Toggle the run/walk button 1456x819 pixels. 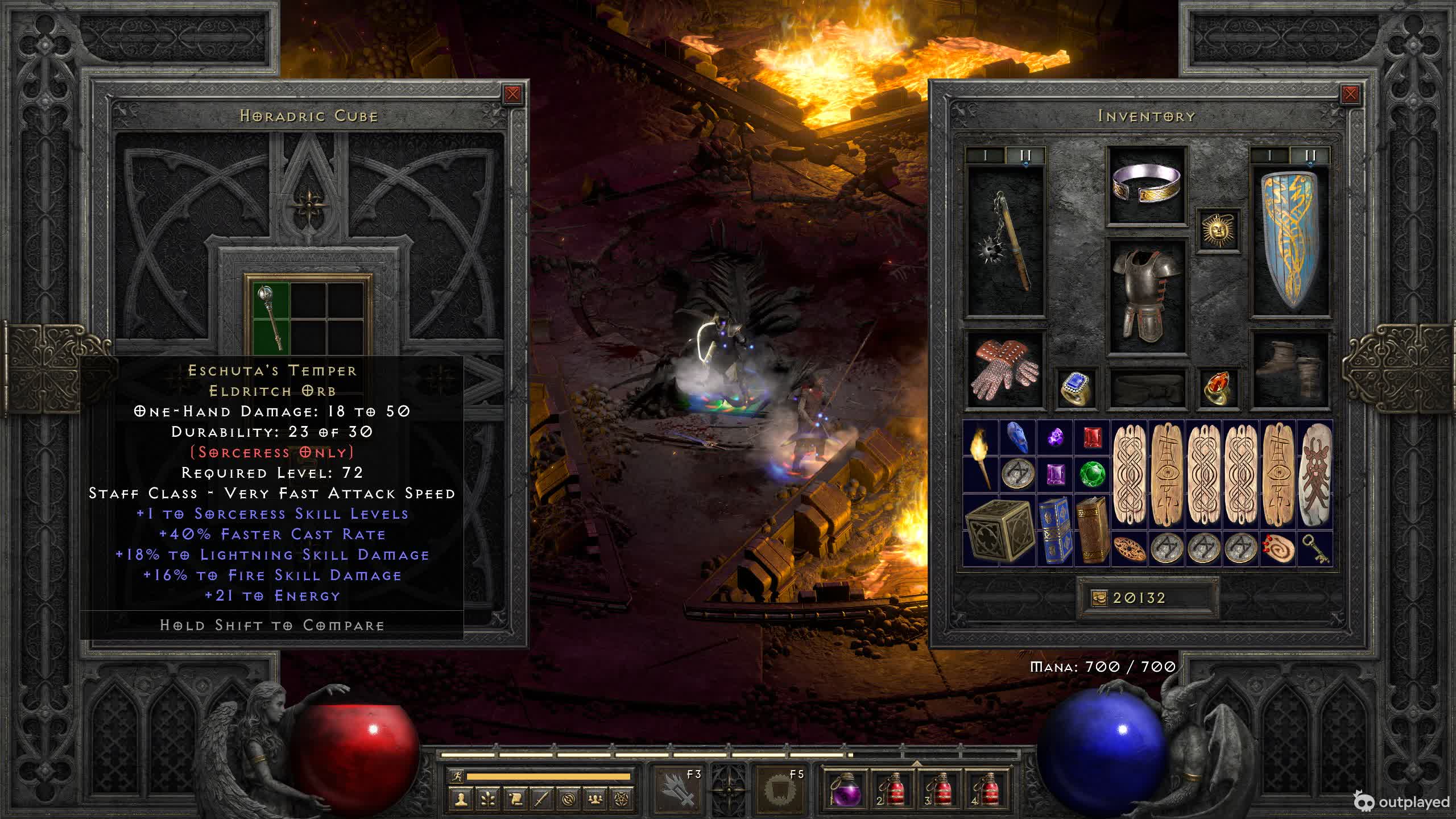pyautogui.click(x=456, y=776)
